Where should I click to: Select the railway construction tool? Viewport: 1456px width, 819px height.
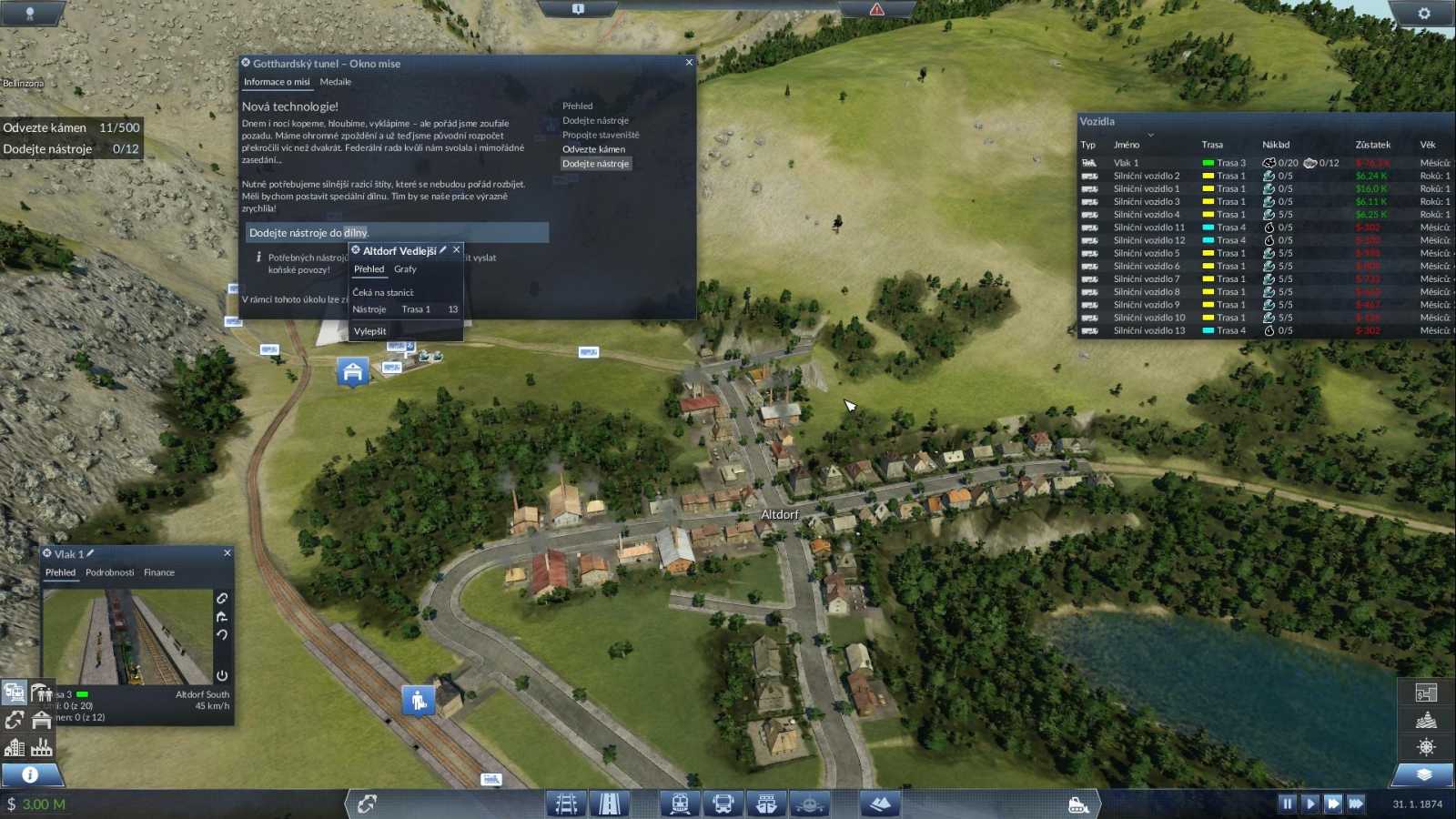point(567,804)
